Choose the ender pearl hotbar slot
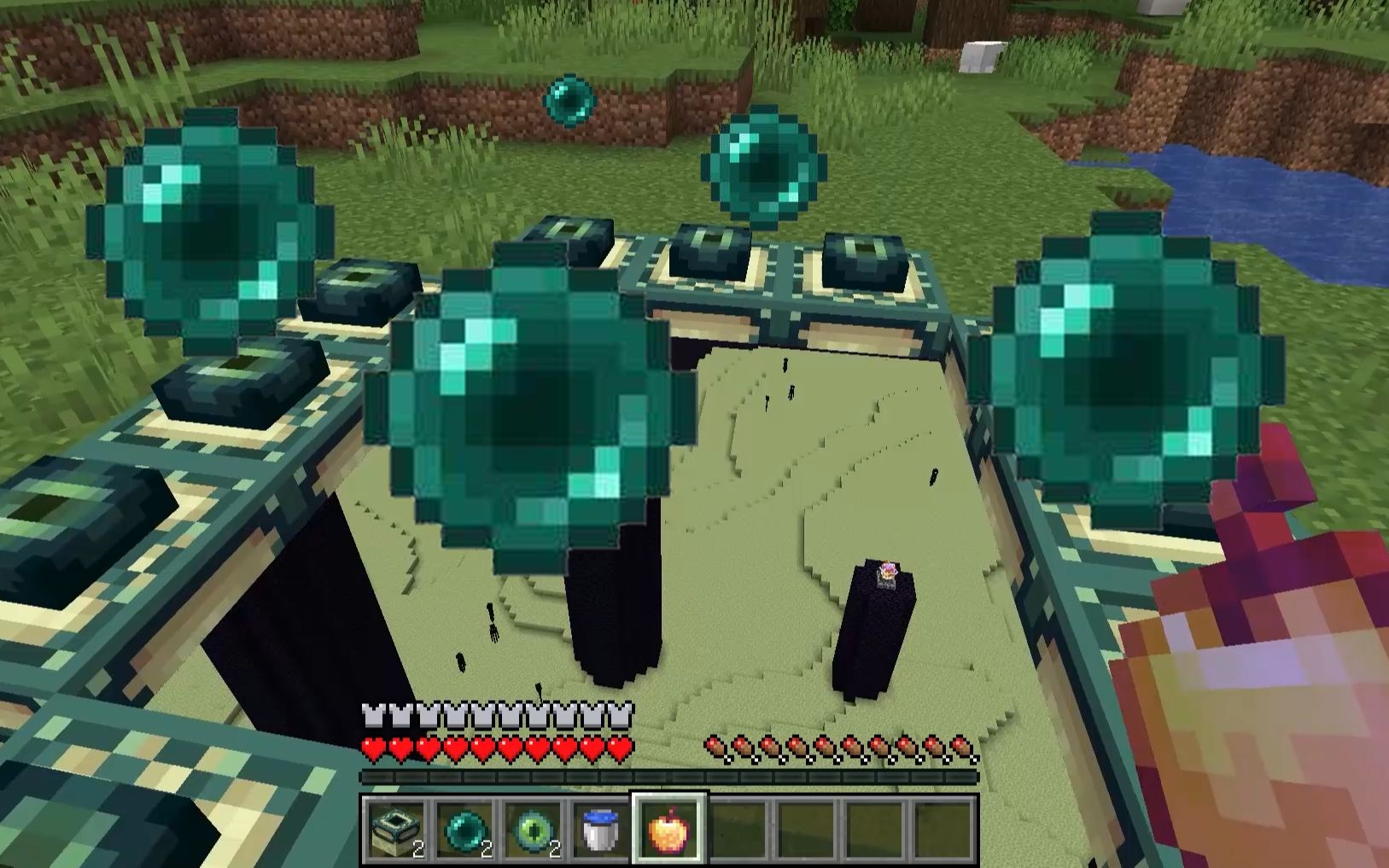Screen dimensions: 1389x868 click(x=465, y=829)
